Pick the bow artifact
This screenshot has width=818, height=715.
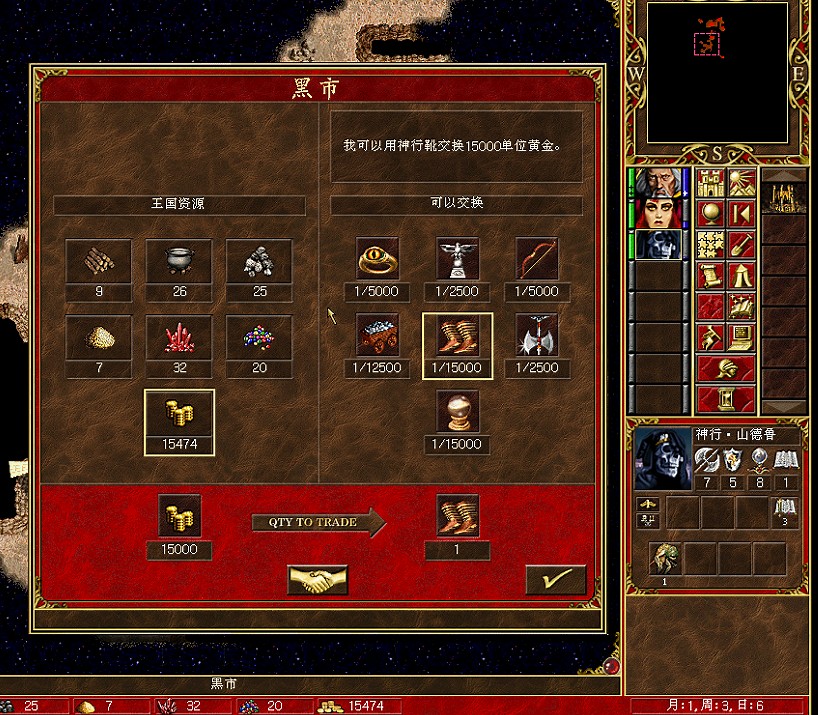[538, 260]
